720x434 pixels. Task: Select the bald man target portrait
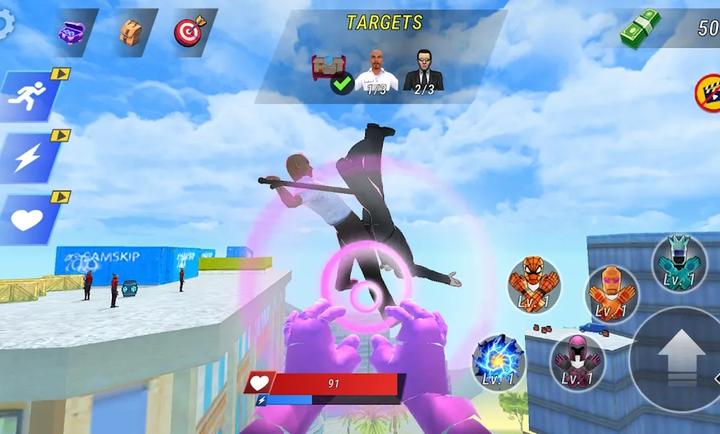point(376,72)
